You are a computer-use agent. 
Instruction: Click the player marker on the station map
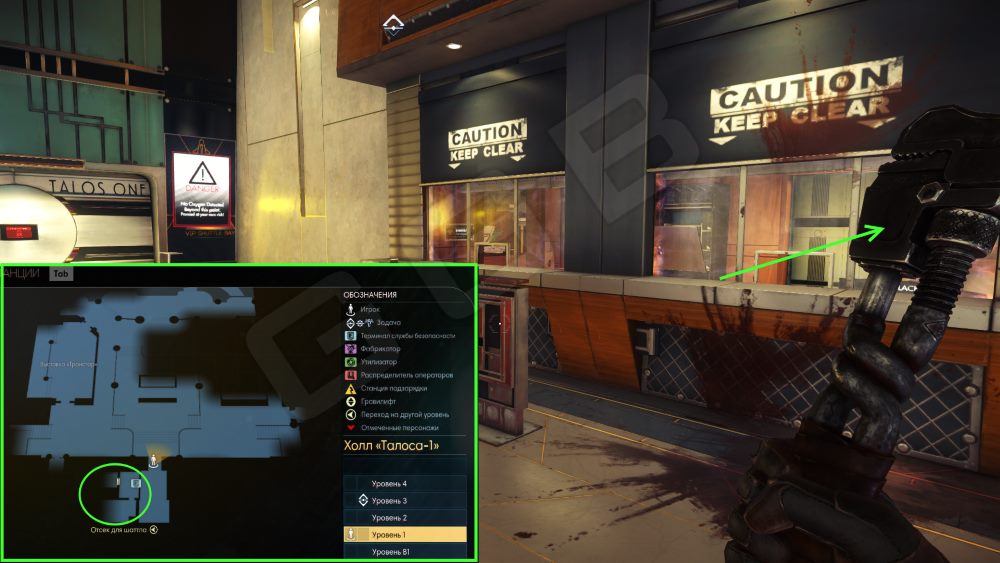(153, 460)
